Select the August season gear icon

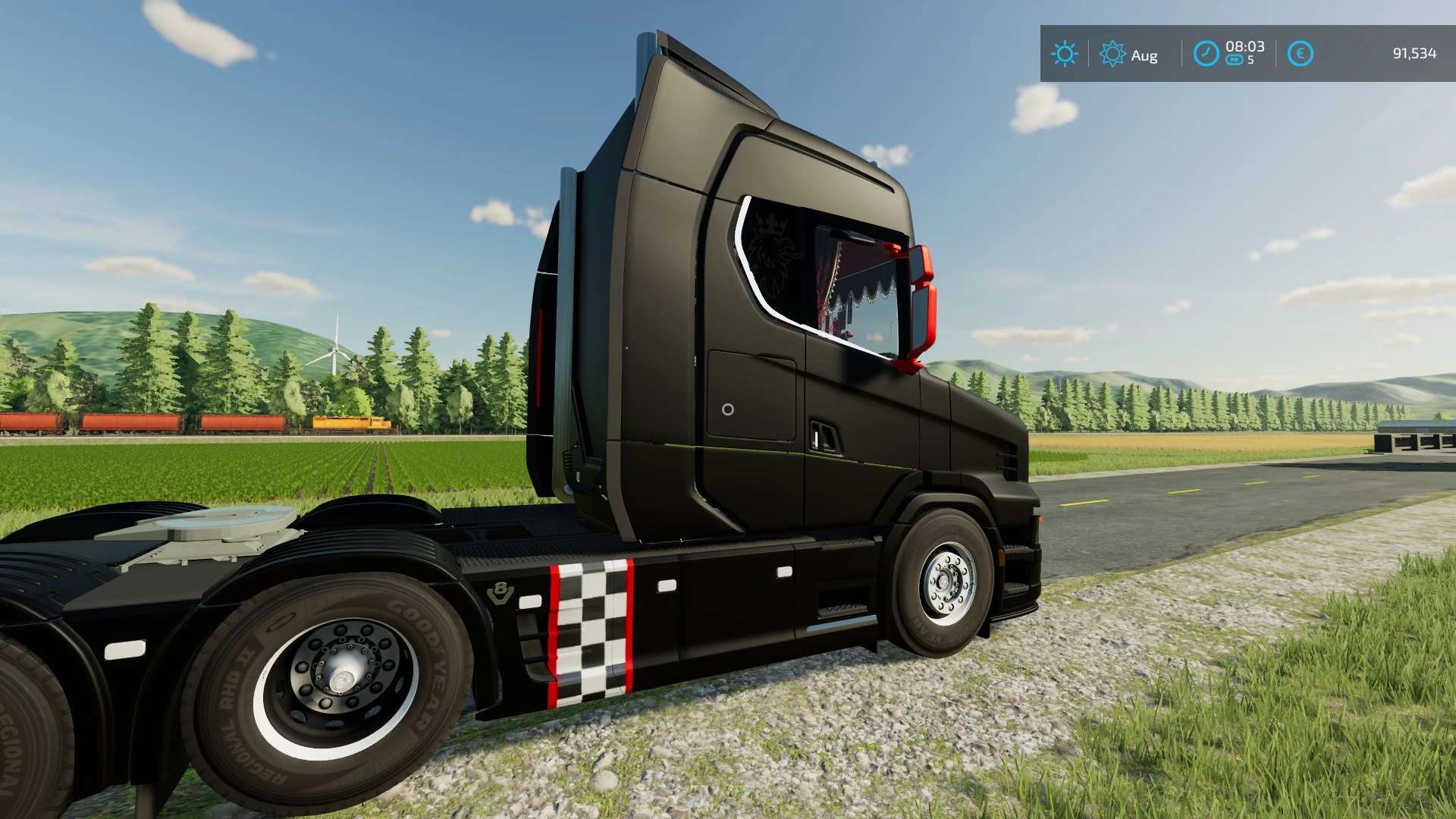click(x=1112, y=54)
